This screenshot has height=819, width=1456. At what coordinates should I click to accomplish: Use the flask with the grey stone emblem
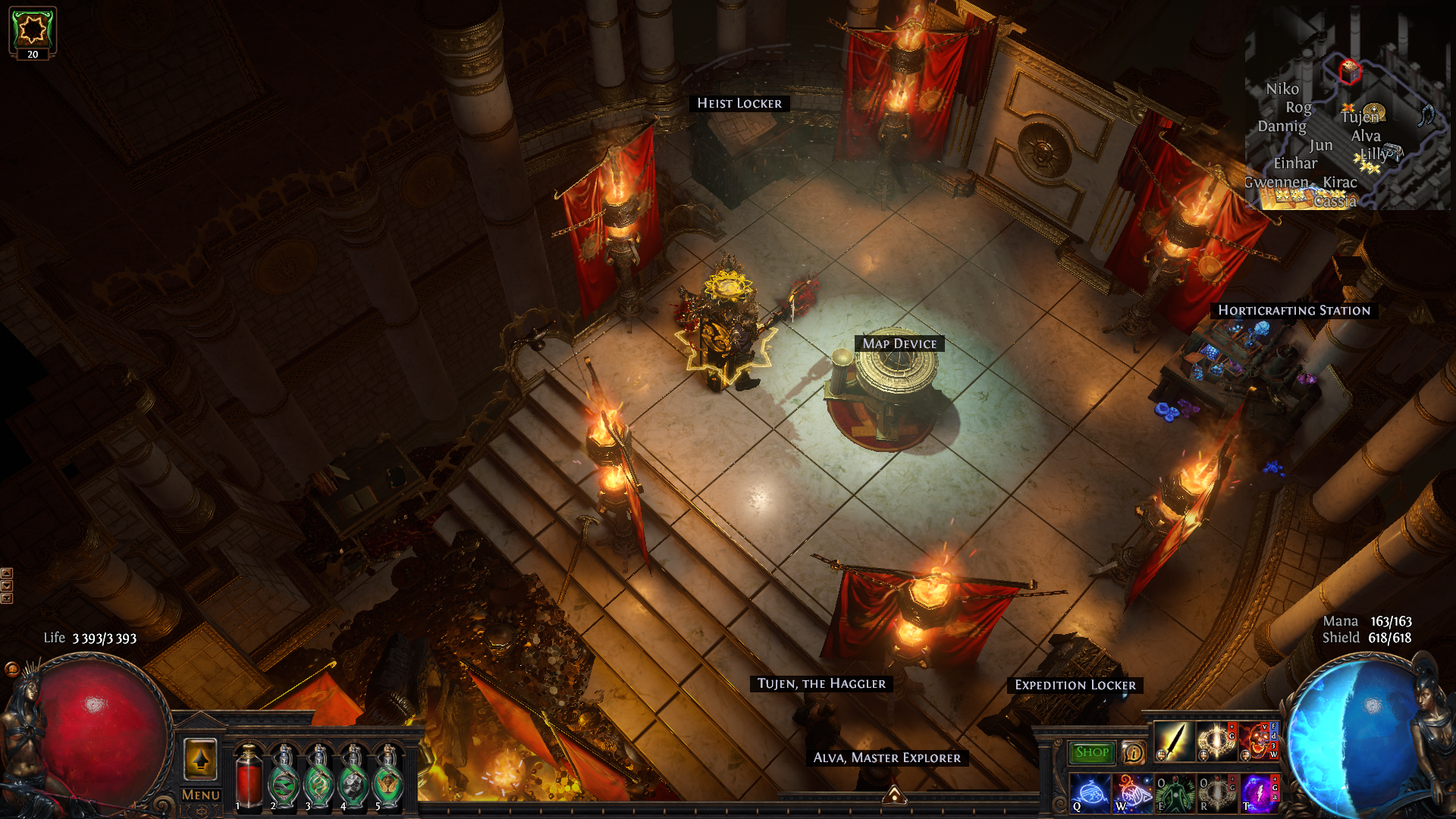tap(353, 777)
